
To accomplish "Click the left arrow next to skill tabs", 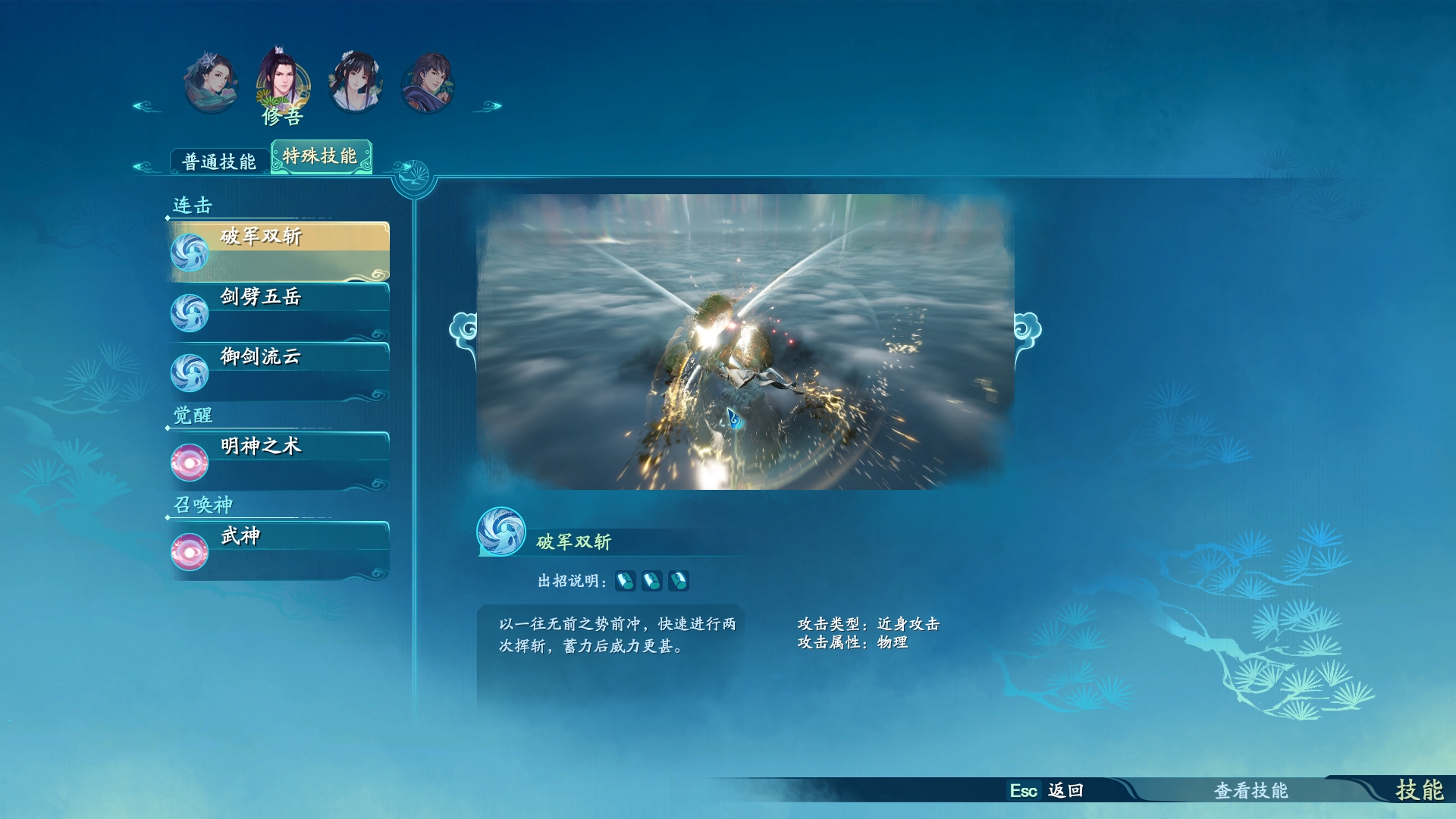I will (x=144, y=166).
